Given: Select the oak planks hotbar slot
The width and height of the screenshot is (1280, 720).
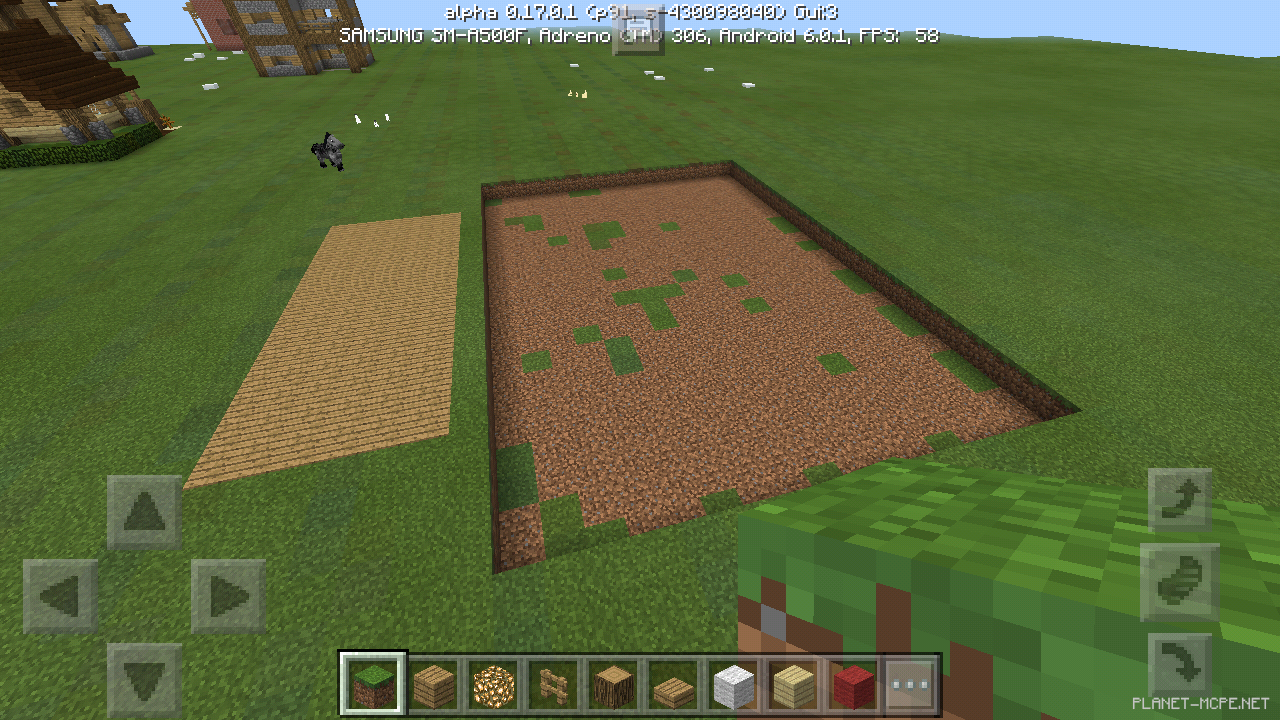Looking at the screenshot, I should (x=434, y=685).
